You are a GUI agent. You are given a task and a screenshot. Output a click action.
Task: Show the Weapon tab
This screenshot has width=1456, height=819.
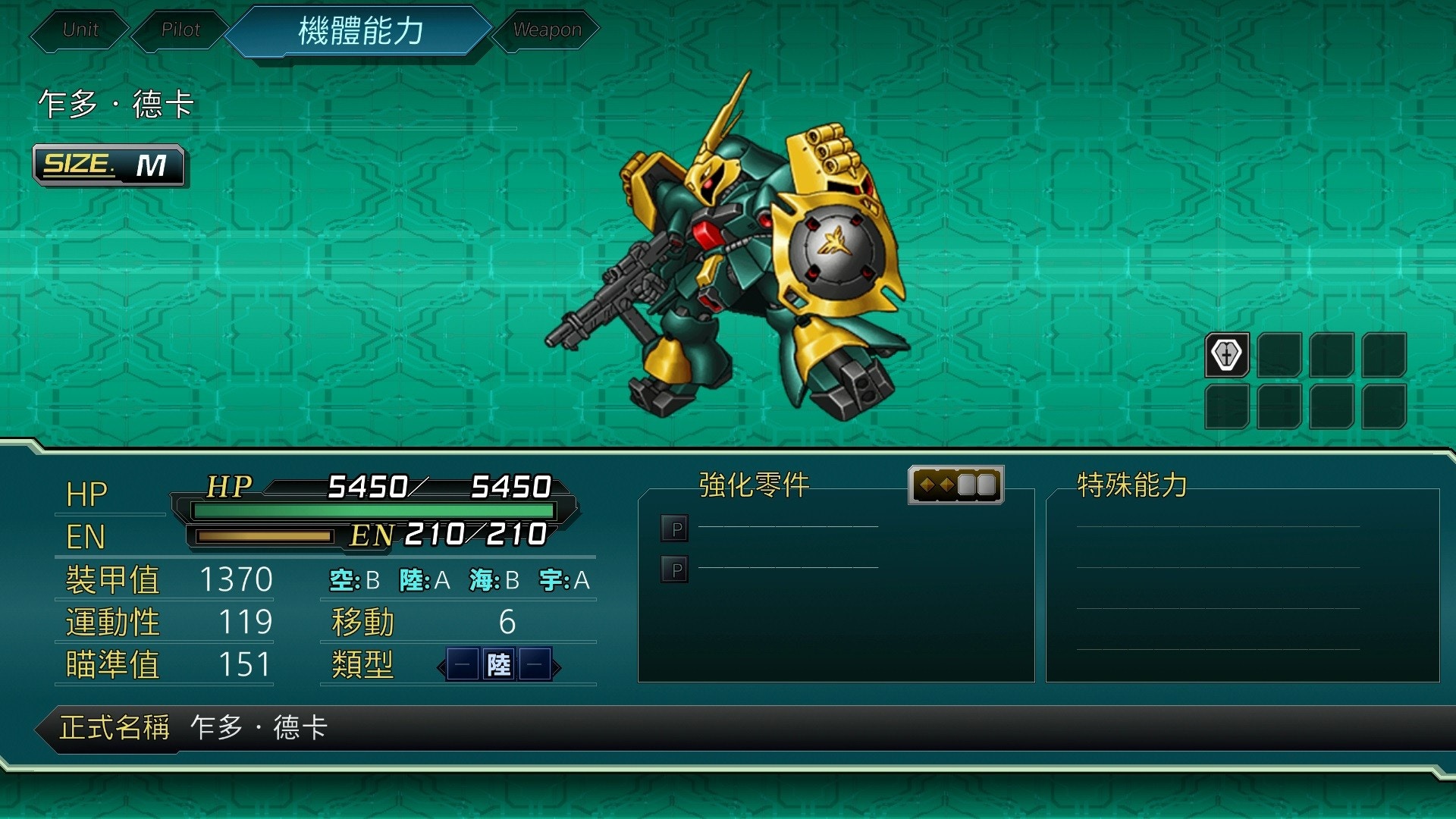click(x=547, y=30)
